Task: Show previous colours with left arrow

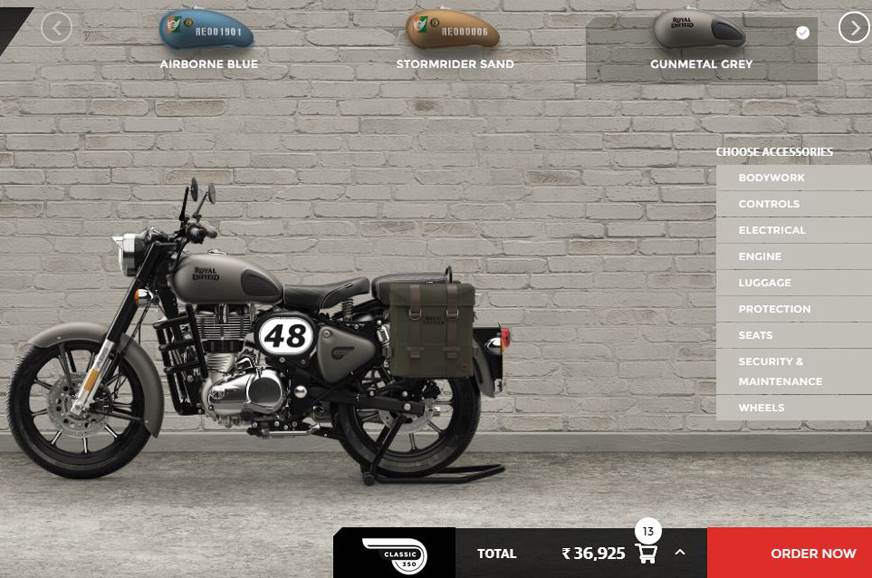Action: coord(56,27)
